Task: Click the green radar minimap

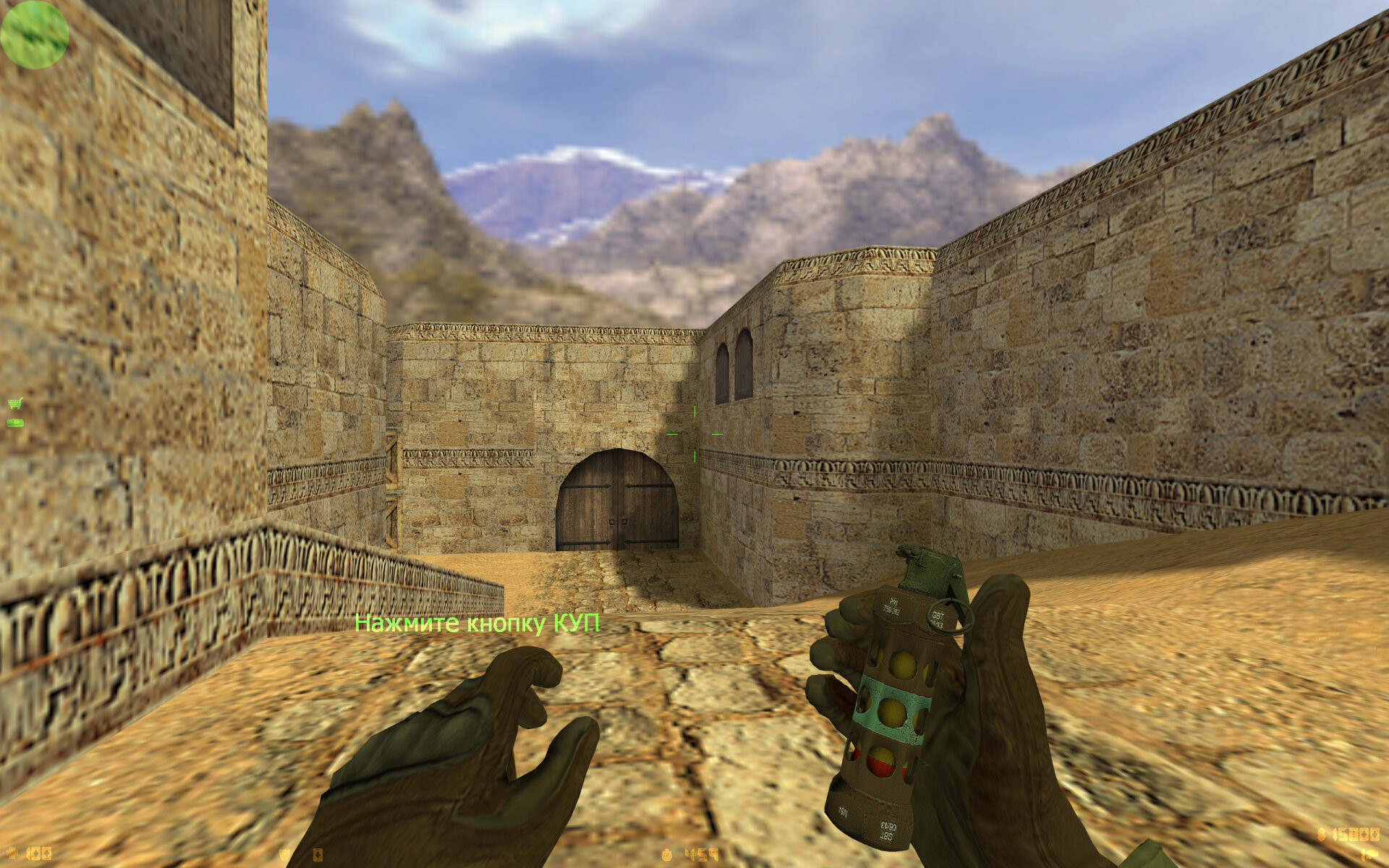Action: pos(34,34)
